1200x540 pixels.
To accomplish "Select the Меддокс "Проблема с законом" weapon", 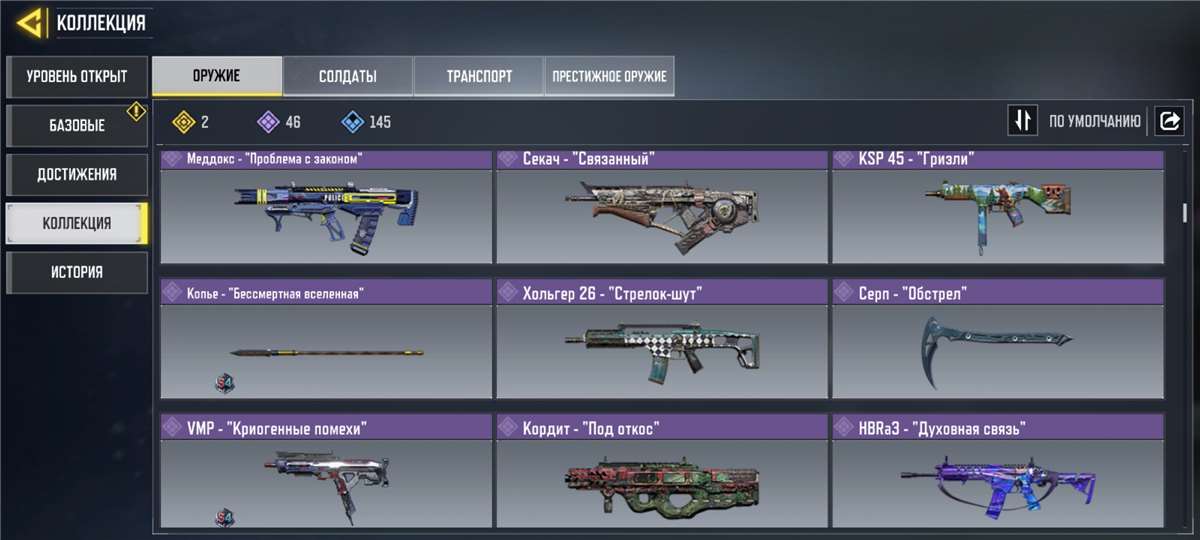I will pos(326,207).
